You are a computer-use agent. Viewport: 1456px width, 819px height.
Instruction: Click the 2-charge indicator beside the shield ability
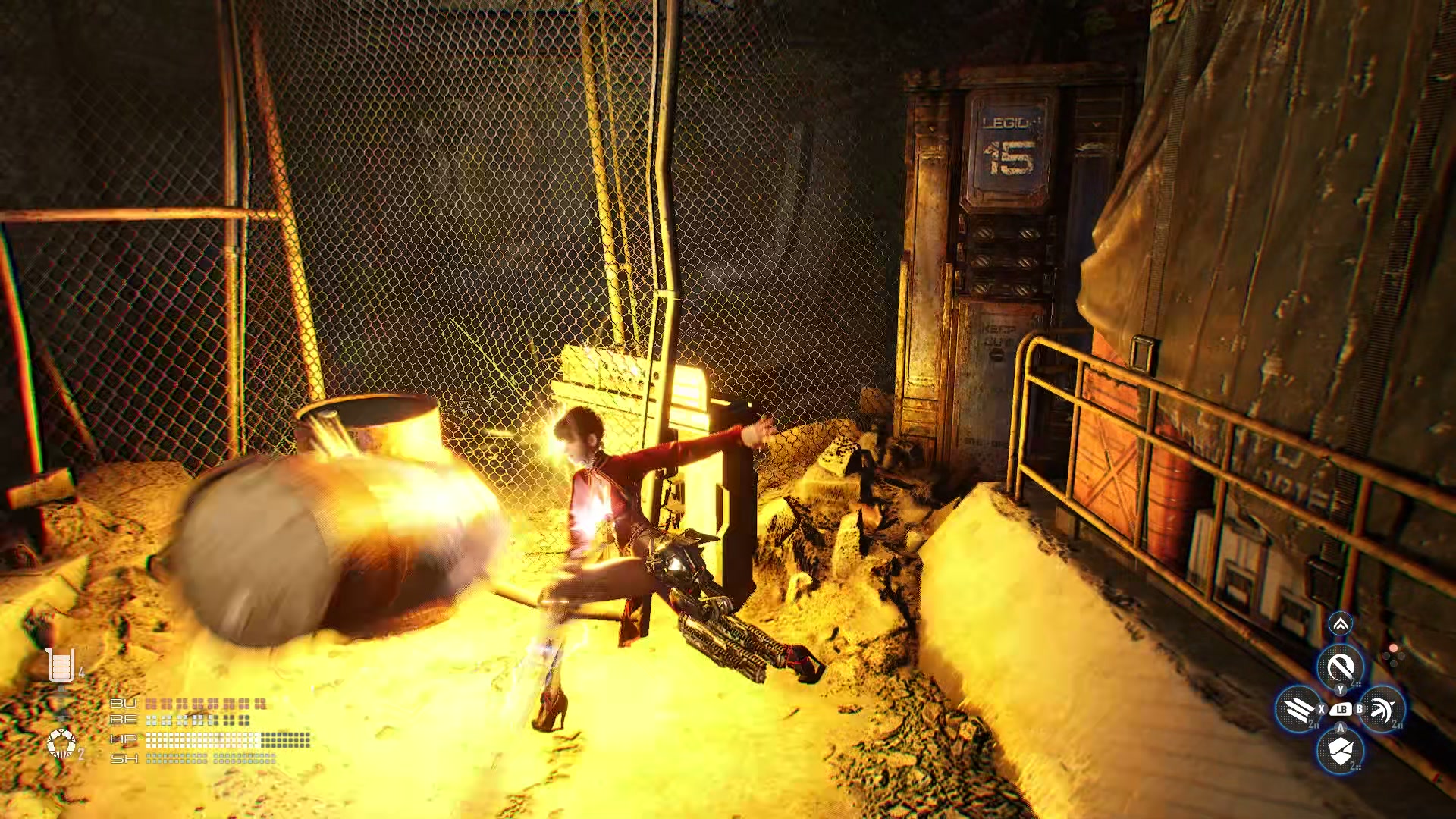tap(1355, 766)
